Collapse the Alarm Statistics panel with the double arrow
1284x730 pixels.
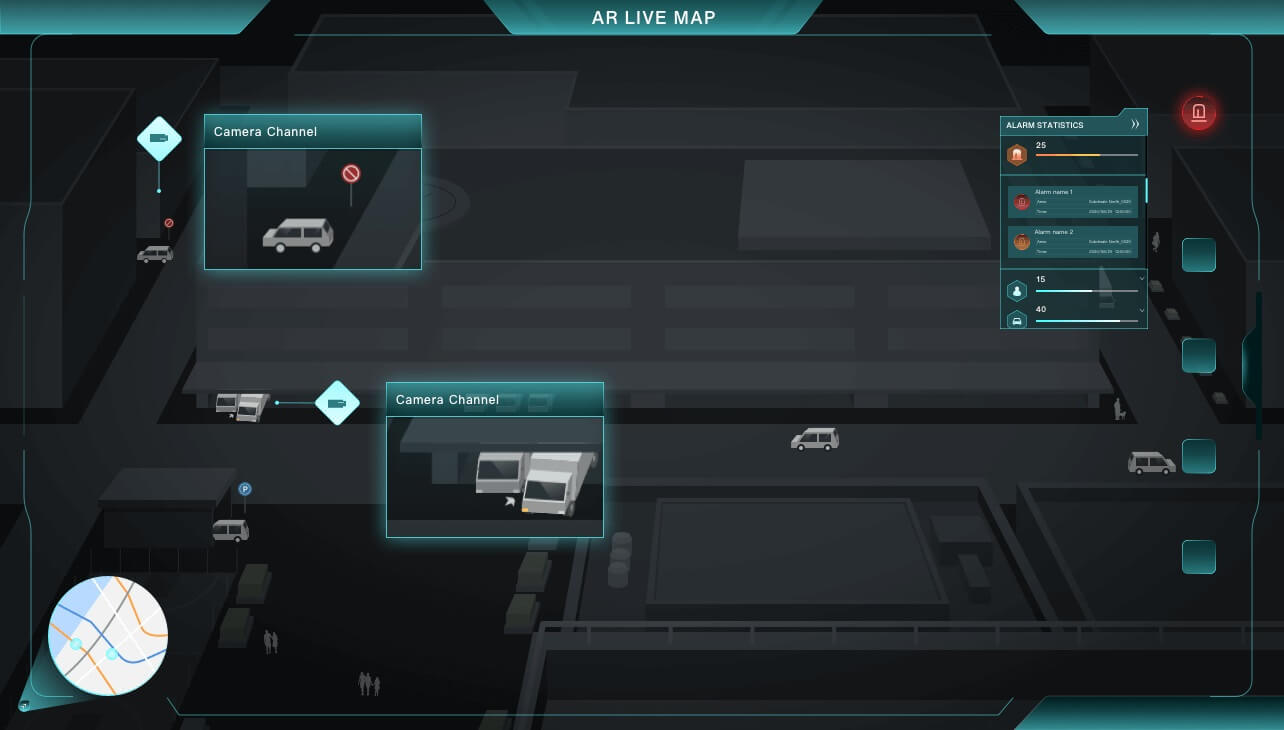[1135, 125]
